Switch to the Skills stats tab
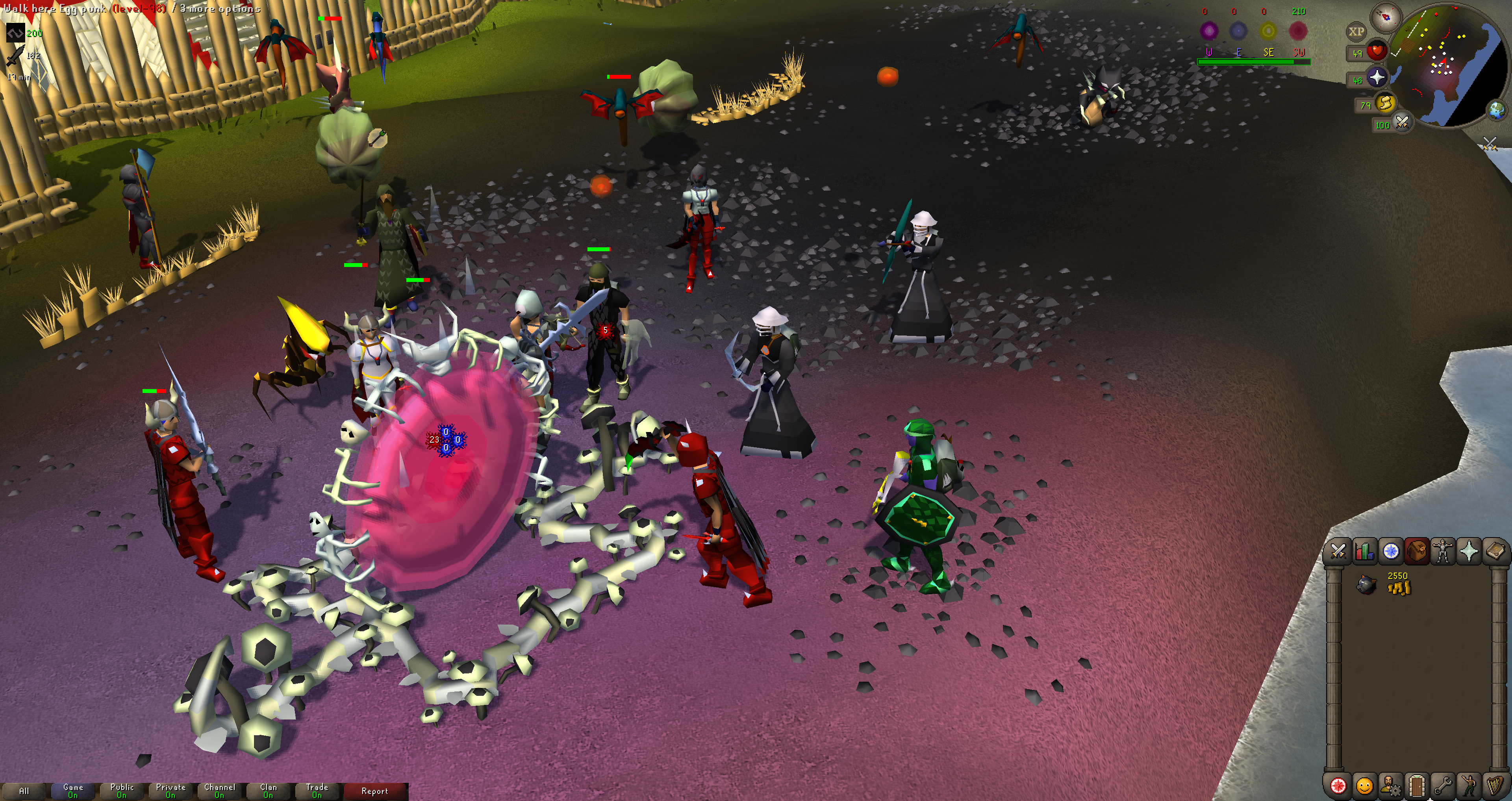1512x801 pixels. point(1364,551)
